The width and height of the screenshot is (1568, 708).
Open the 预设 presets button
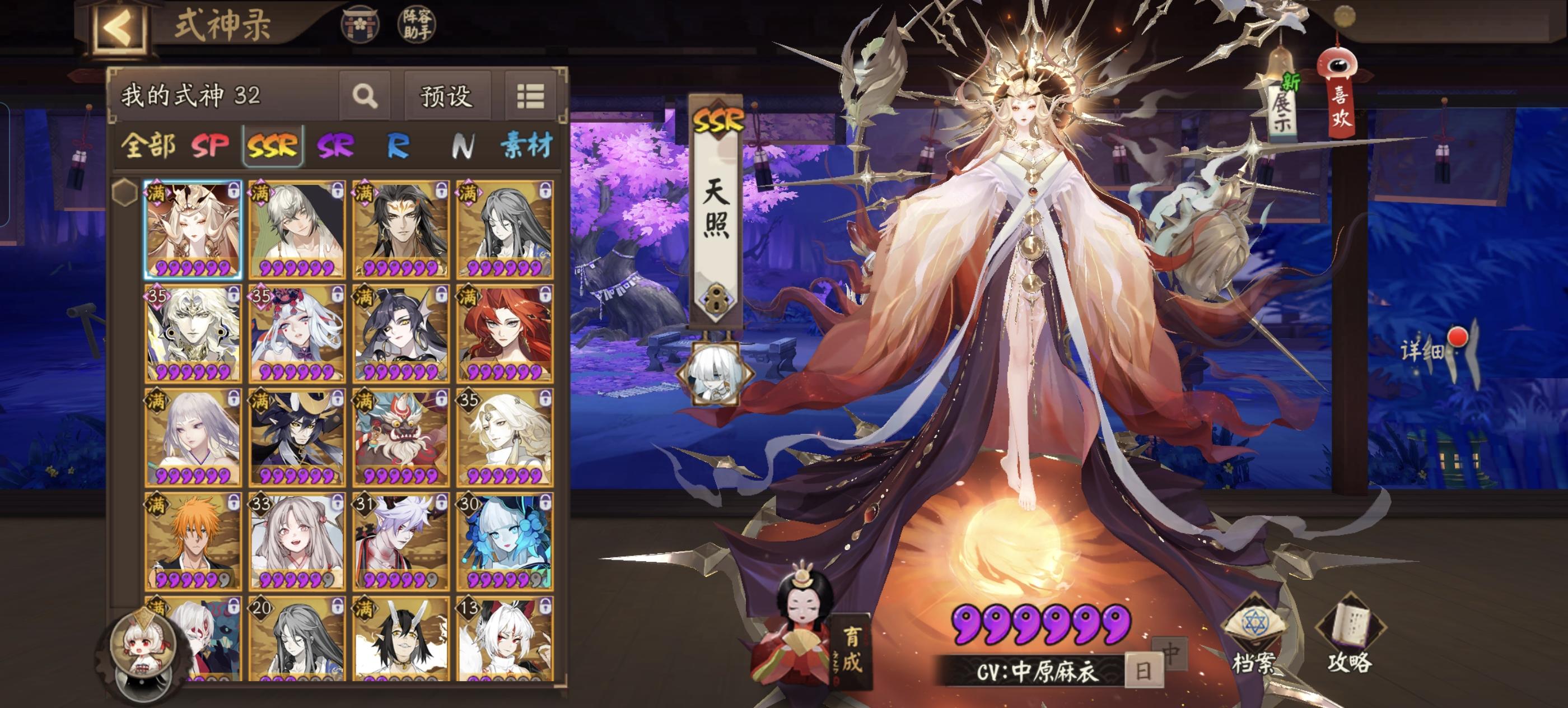click(446, 99)
